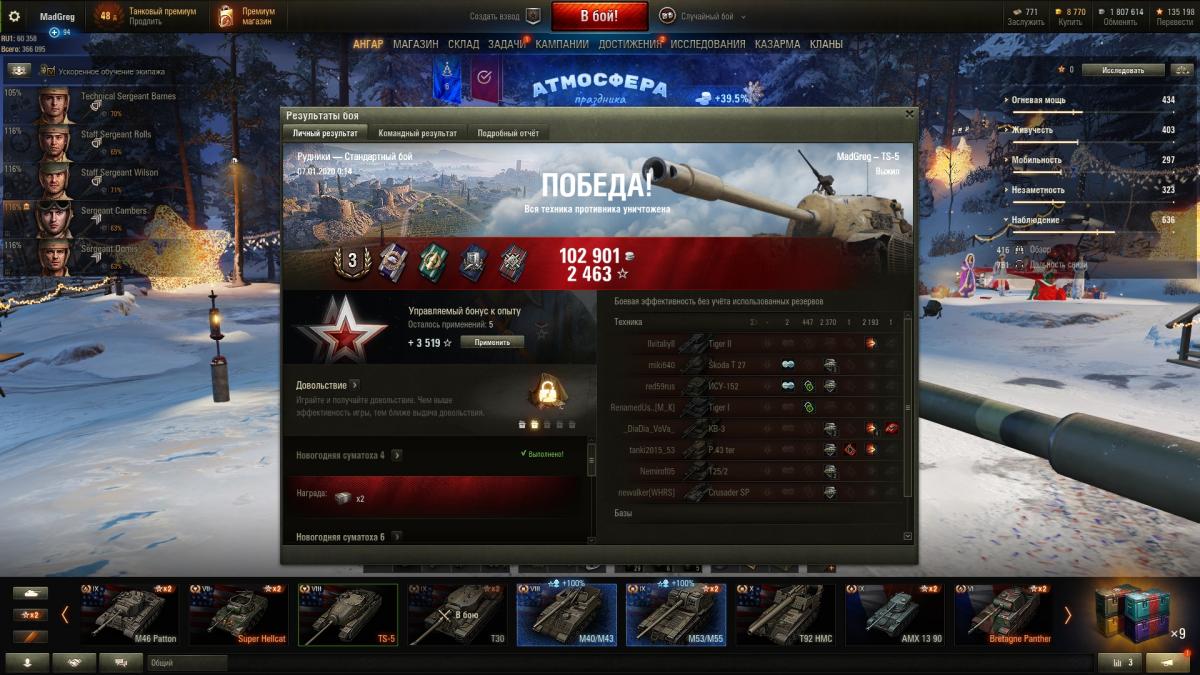Select the AMX 13 90 tank
Screen dimensions: 1200x675
[x=894, y=614]
